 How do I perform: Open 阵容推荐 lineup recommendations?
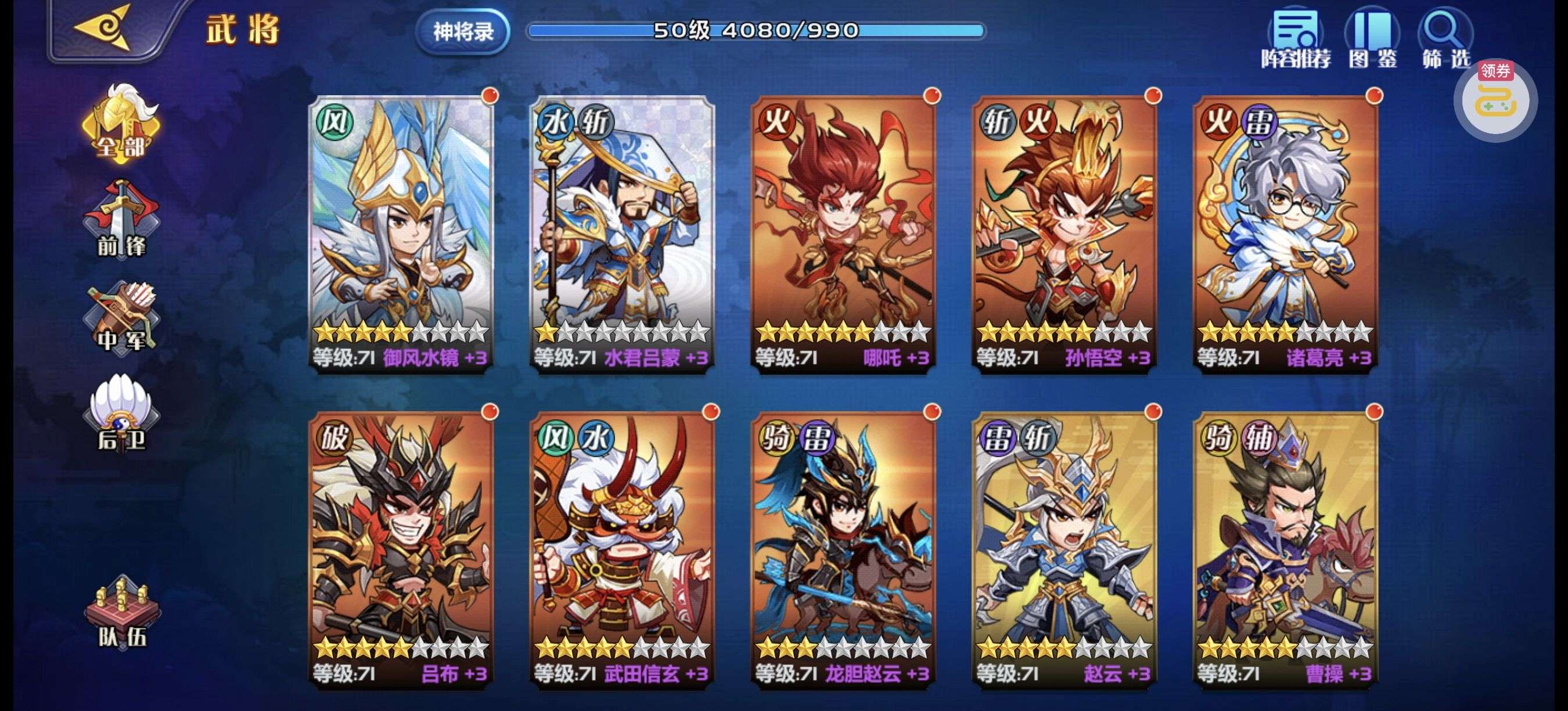(x=1295, y=39)
